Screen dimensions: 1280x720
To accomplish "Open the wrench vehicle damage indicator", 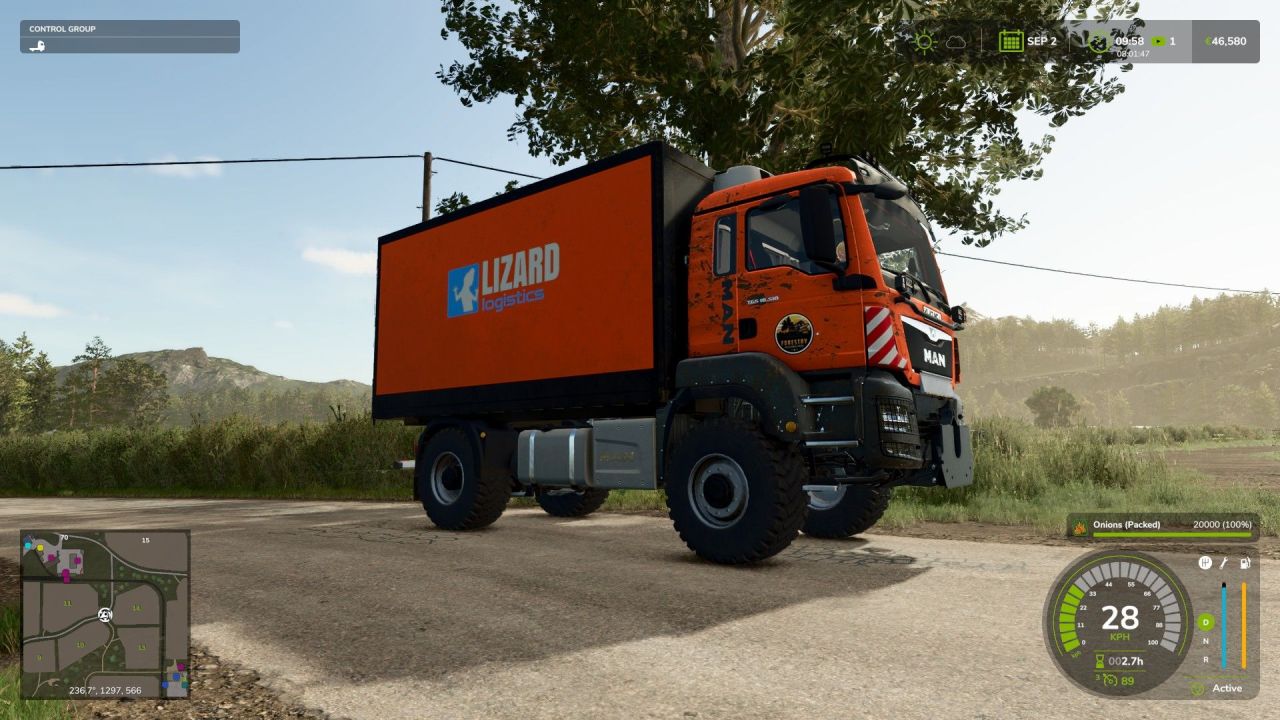I will (1225, 563).
